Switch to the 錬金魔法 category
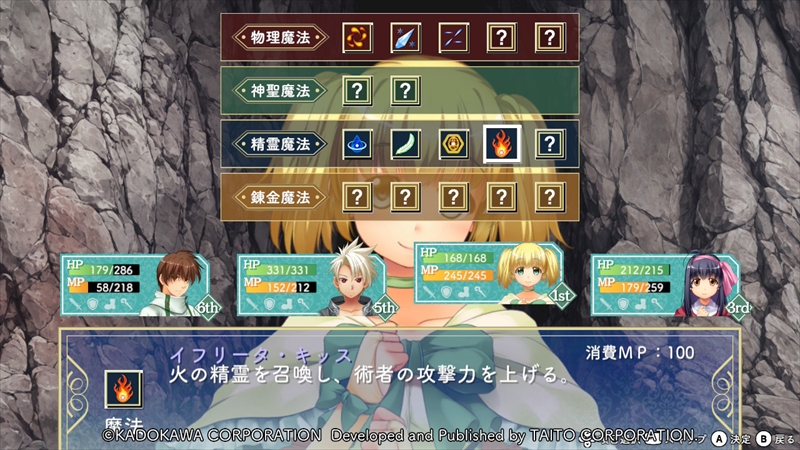Viewport: 800px width, 450px height. (x=281, y=196)
